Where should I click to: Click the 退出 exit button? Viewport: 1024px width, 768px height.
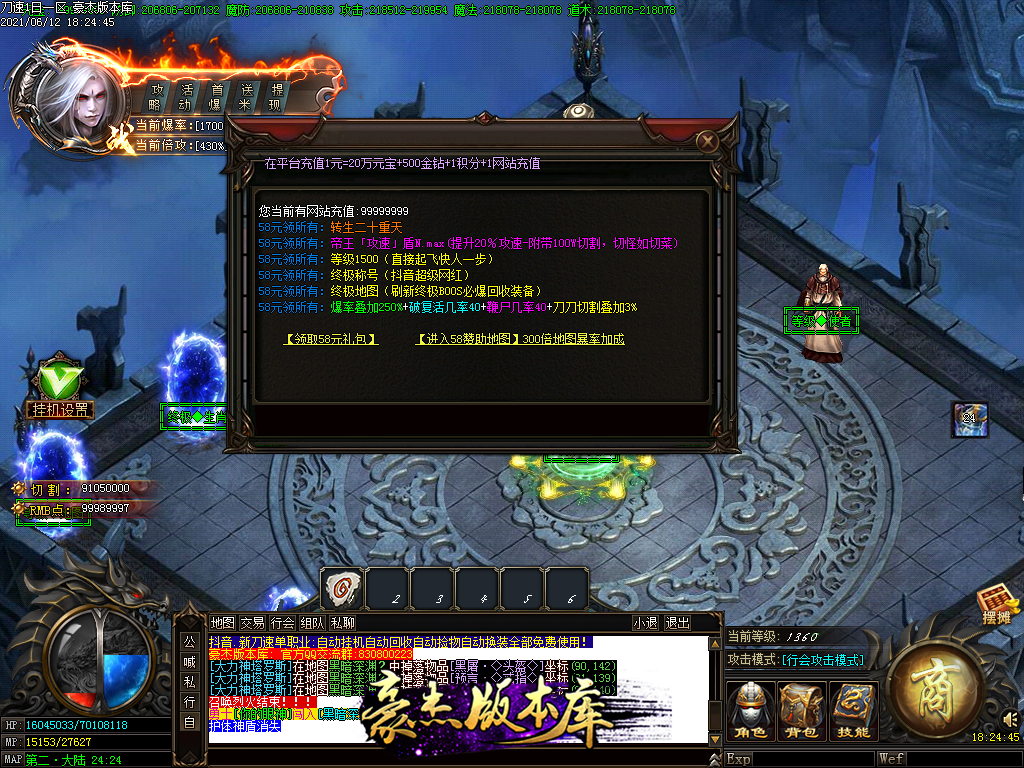click(x=677, y=623)
